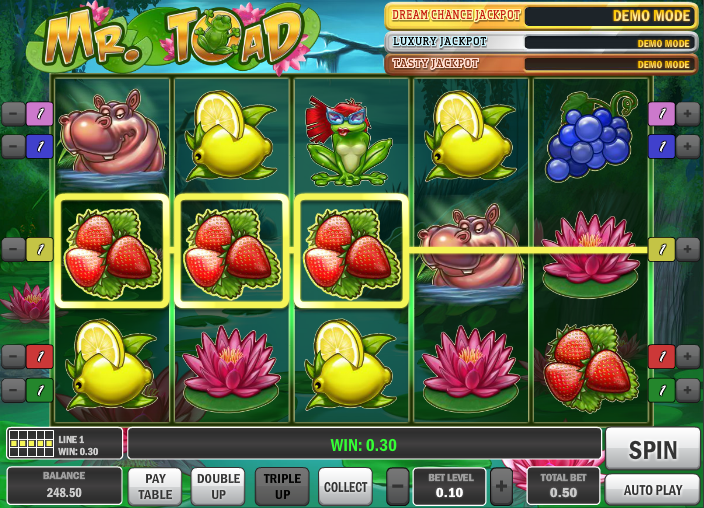Click minus beside the green line marker
This screenshot has width=704, height=508.
[12, 389]
